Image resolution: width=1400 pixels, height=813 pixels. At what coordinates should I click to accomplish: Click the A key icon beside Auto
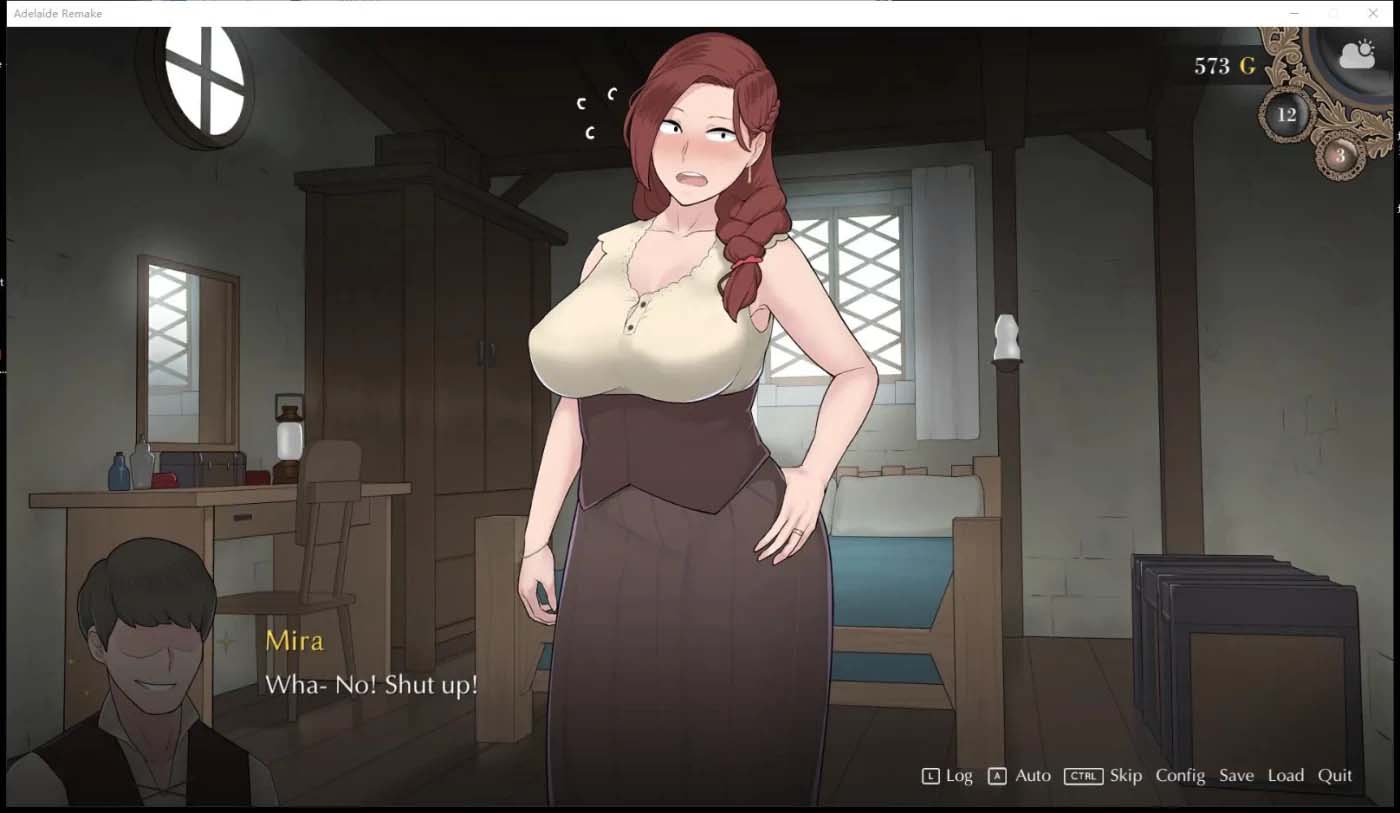coord(996,775)
